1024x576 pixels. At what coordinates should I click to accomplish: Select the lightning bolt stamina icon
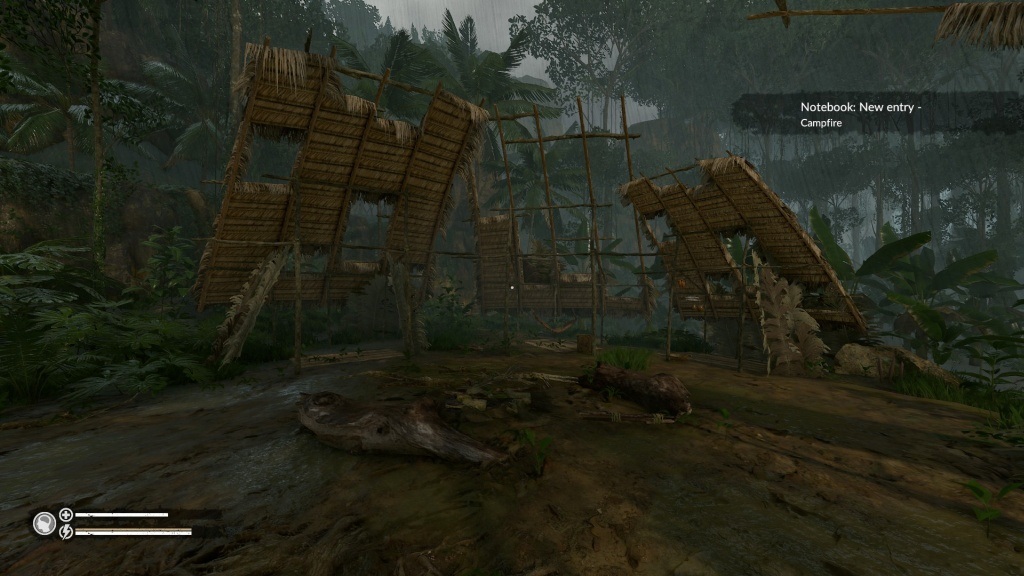pos(66,531)
